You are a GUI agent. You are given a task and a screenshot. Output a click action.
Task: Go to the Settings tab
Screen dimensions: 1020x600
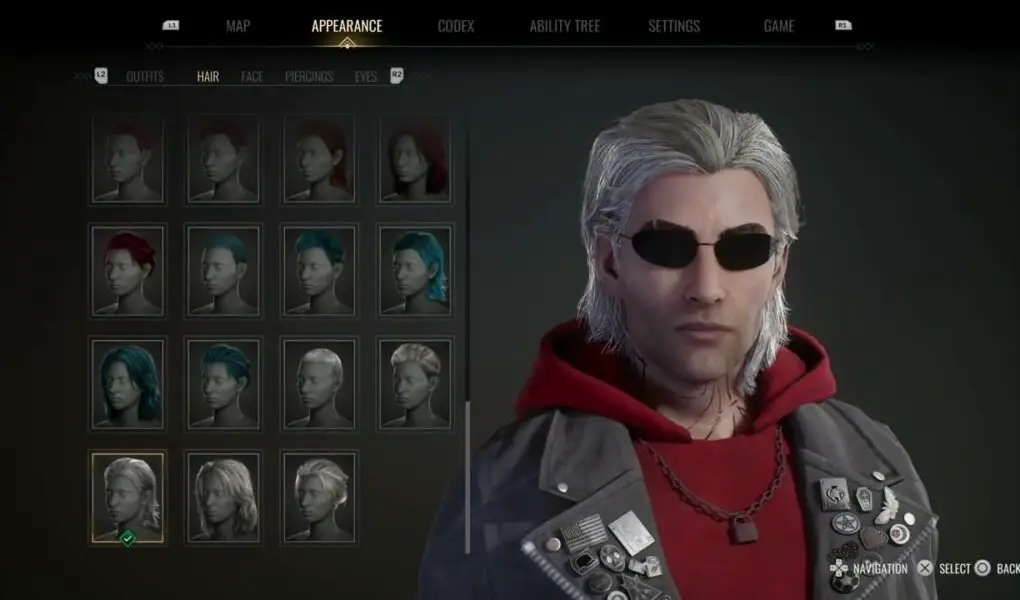coord(674,26)
